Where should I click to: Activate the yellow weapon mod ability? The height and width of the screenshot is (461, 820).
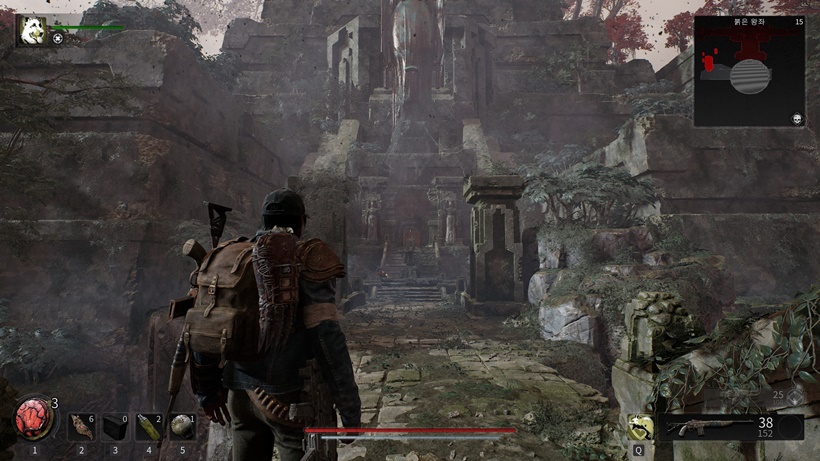point(640,428)
